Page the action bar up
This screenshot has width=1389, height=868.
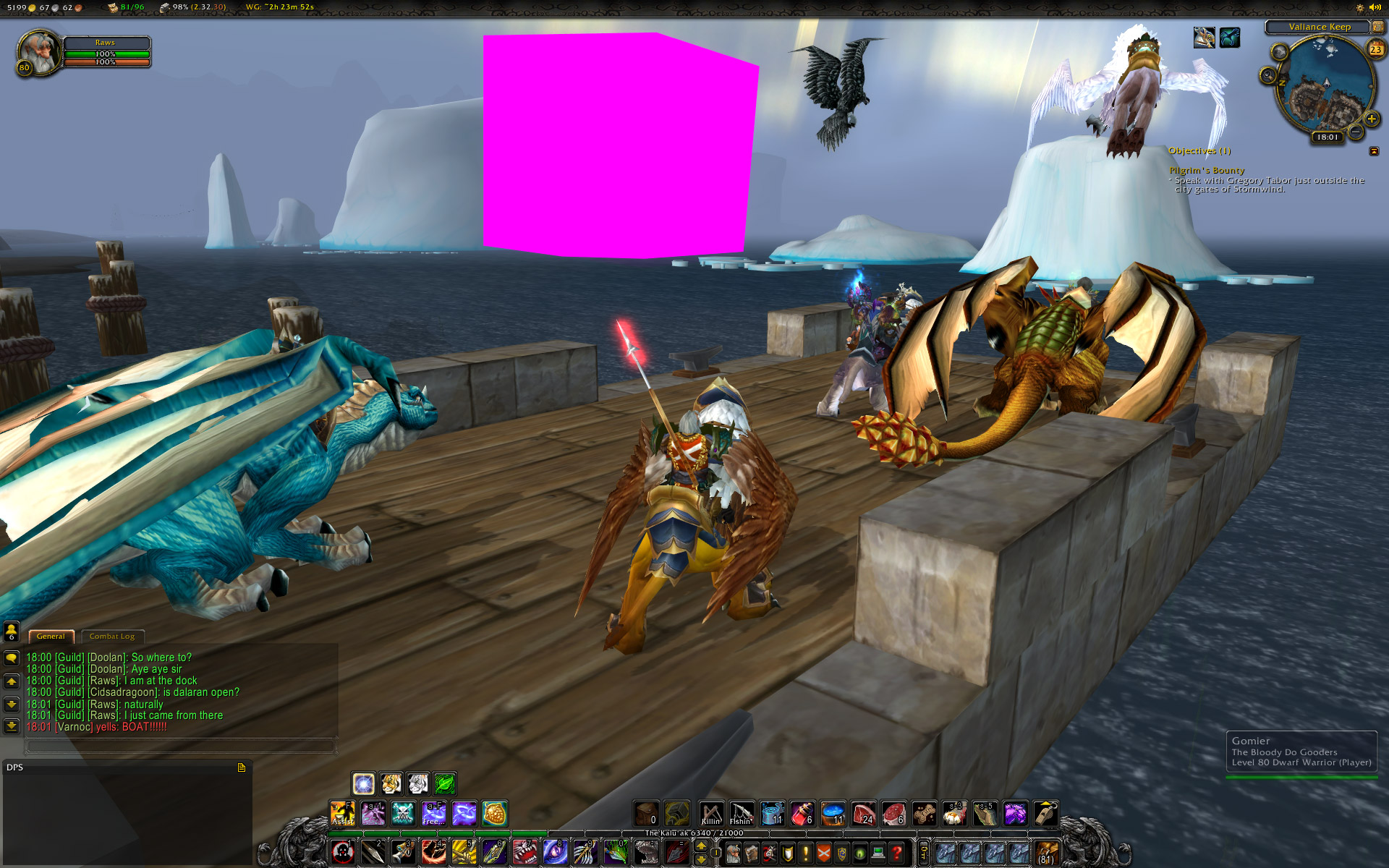[x=701, y=846]
